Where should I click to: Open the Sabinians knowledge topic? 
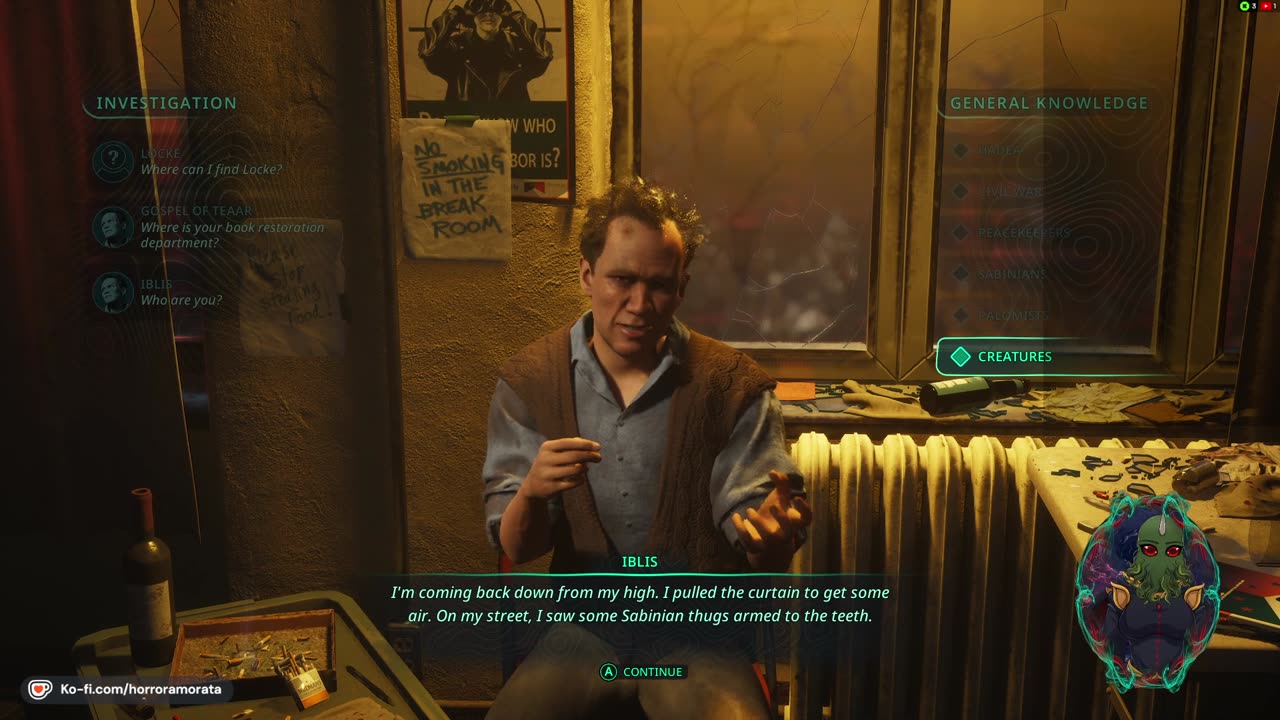(1012, 274)
